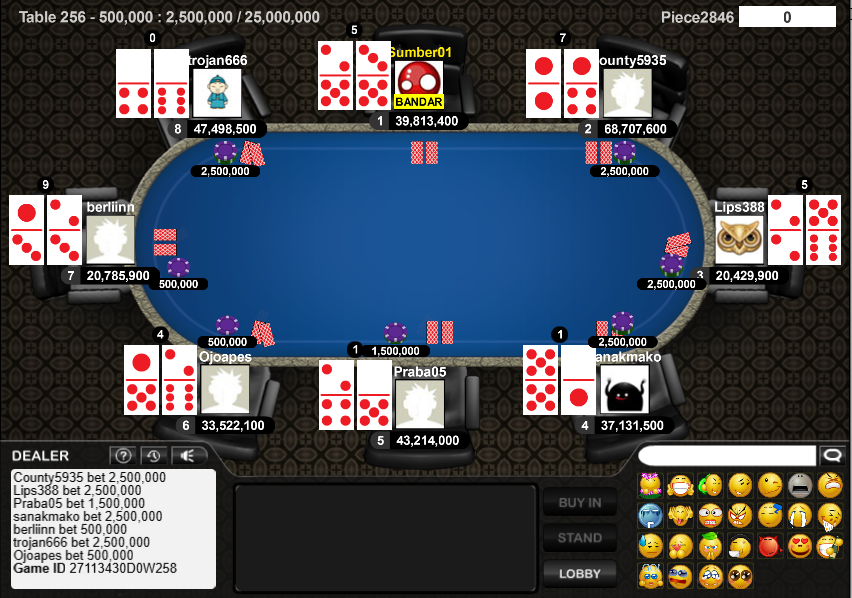Return to the LOBBY
Image resolution: width=852 pixels, height=598 pixels.
pyautogui.click(x=579, y=574)
